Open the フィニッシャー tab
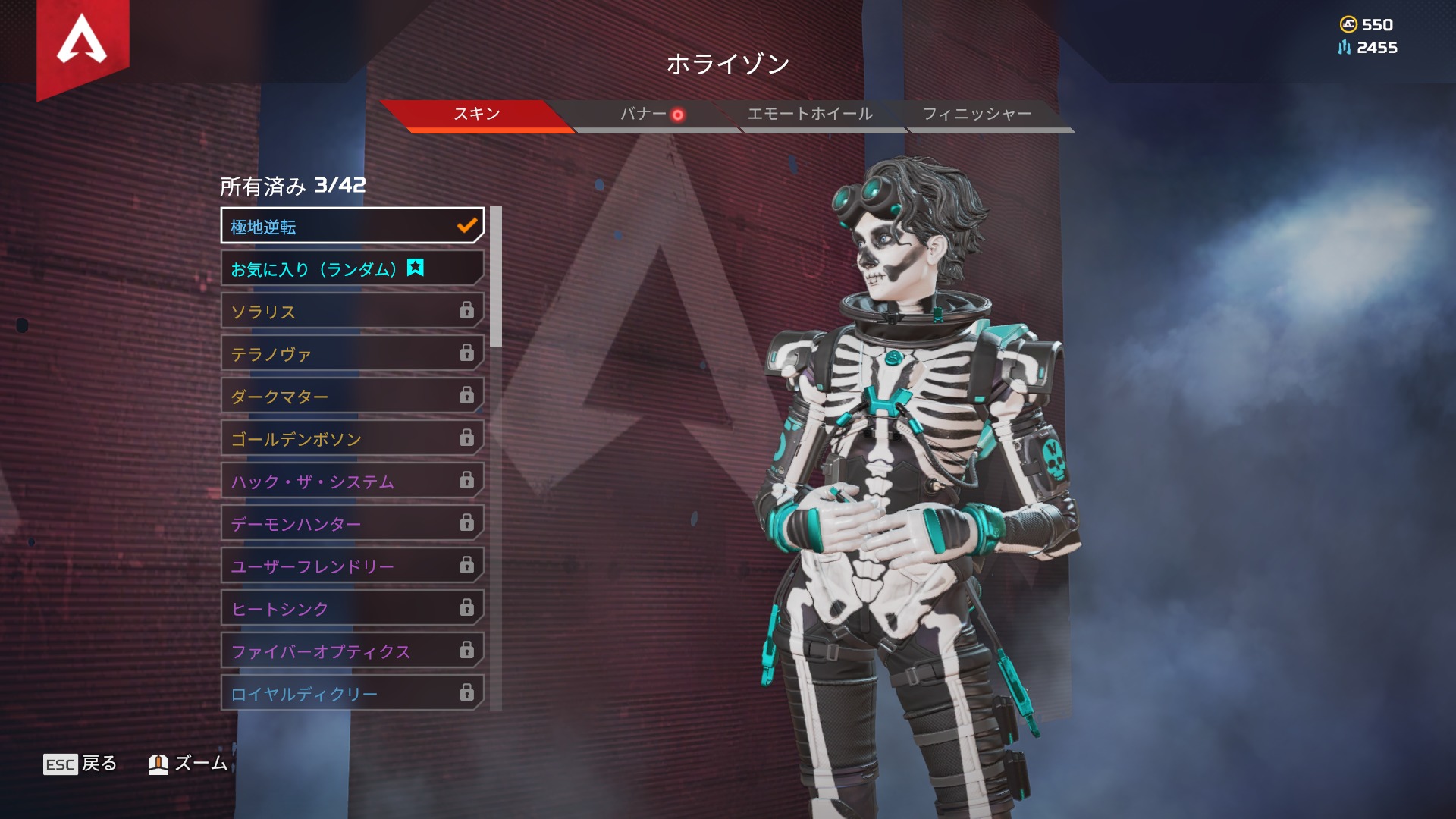The image size is (1456, 819). [977, 115]
